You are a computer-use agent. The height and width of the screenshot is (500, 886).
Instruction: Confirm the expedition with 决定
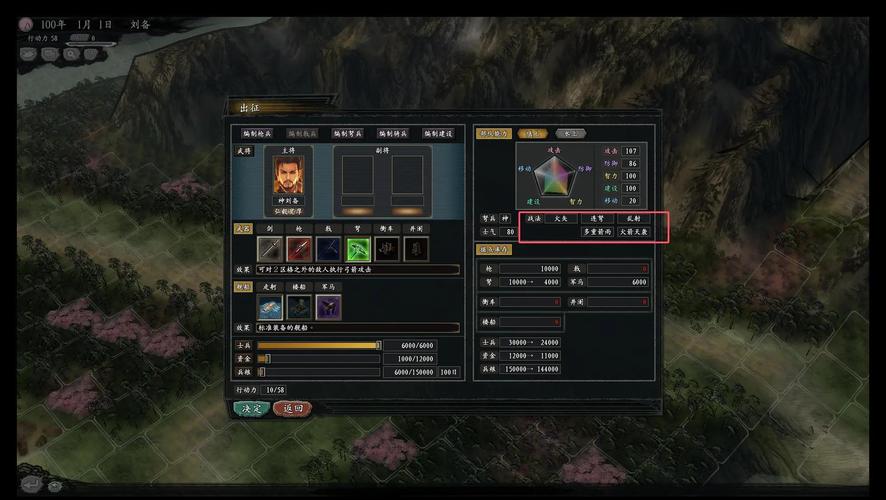pyautogui.click(x=250, y=408)
